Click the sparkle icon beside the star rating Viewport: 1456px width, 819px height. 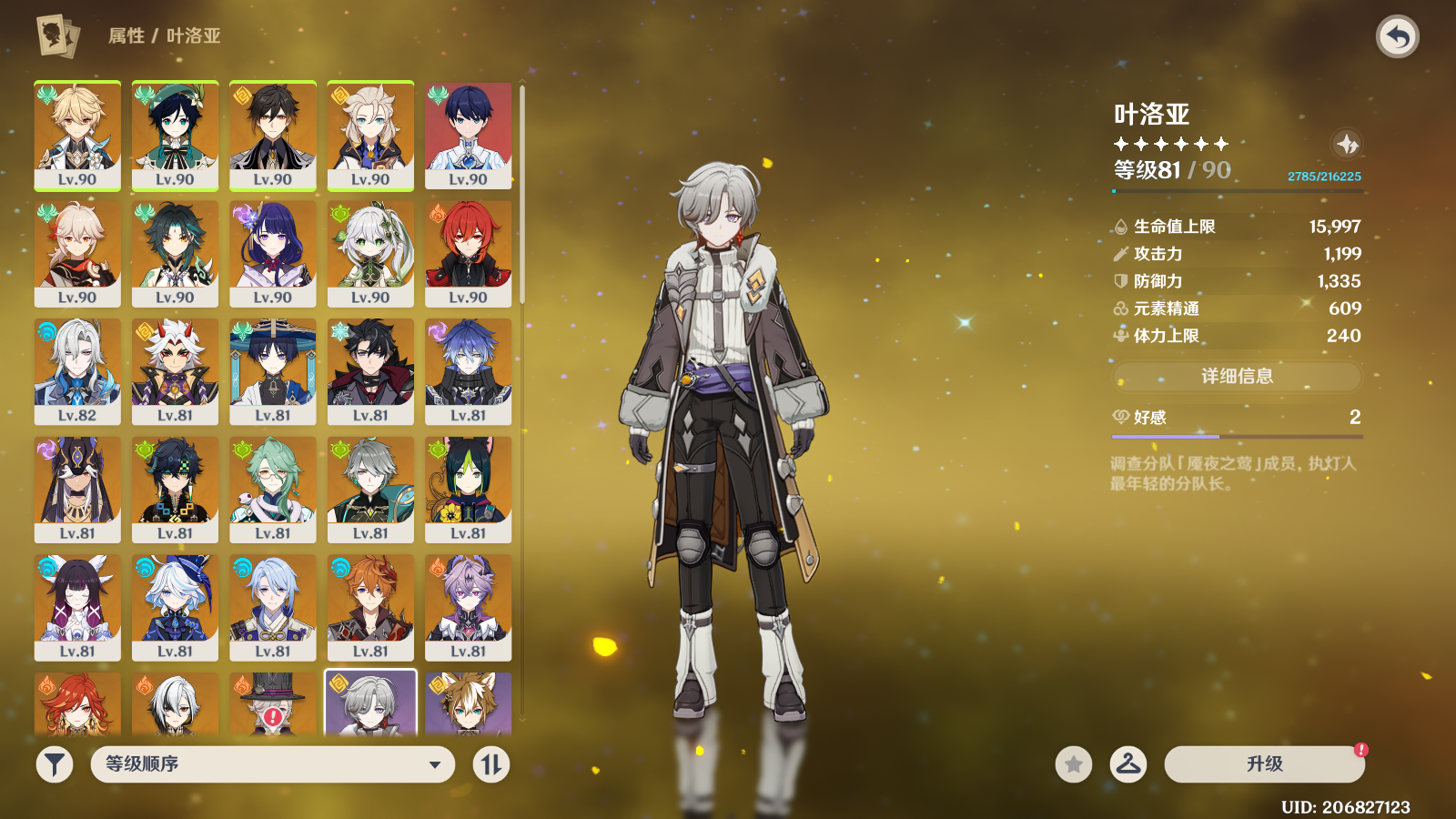coord(1347,144)
